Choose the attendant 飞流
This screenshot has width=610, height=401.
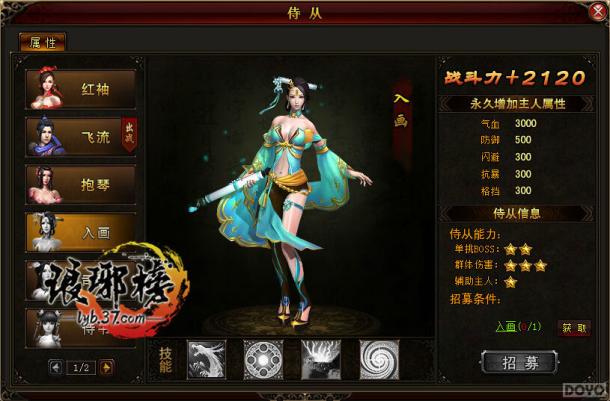click(x=81, y=136)
